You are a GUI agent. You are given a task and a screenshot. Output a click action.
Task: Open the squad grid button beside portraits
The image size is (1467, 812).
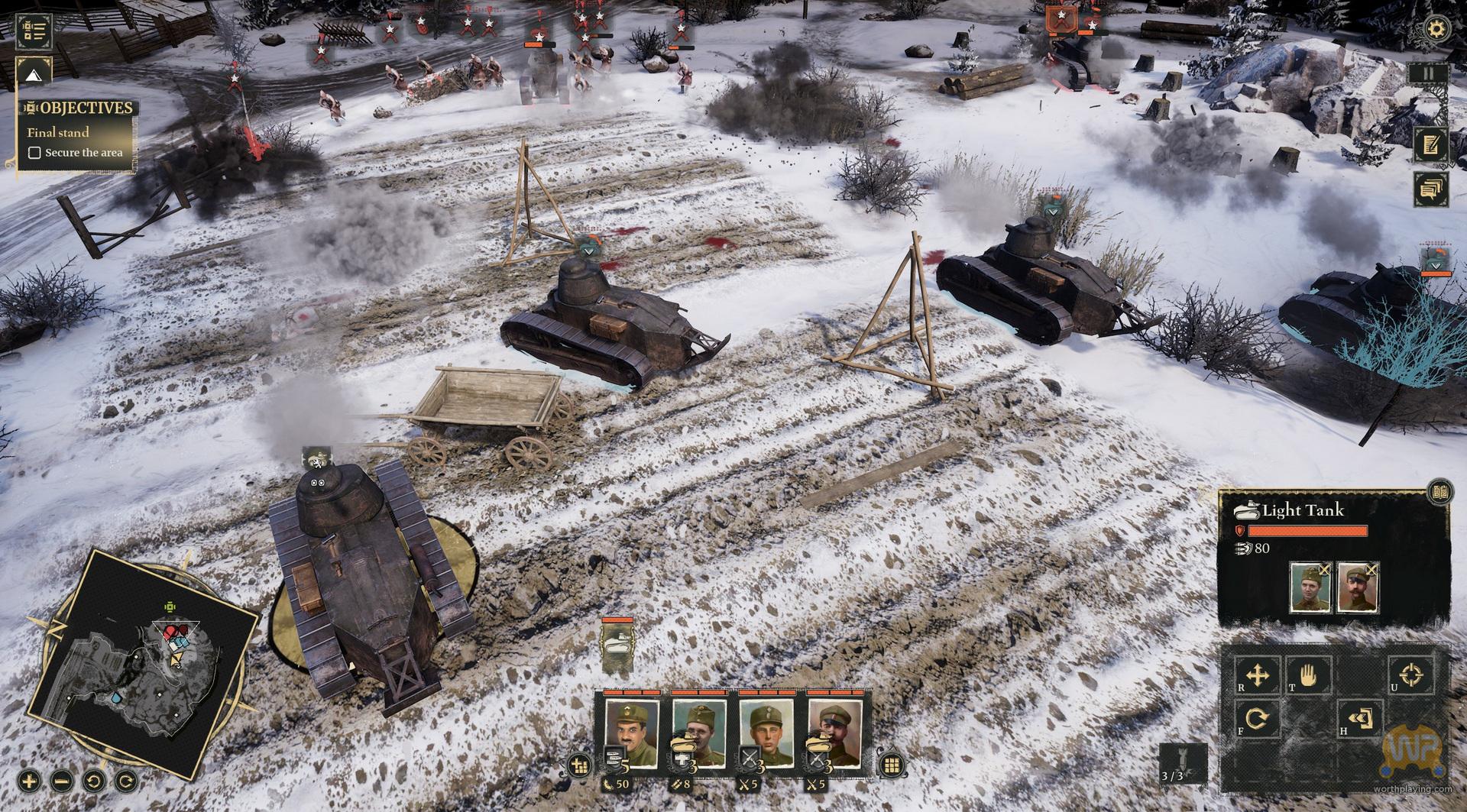(891, 765)
